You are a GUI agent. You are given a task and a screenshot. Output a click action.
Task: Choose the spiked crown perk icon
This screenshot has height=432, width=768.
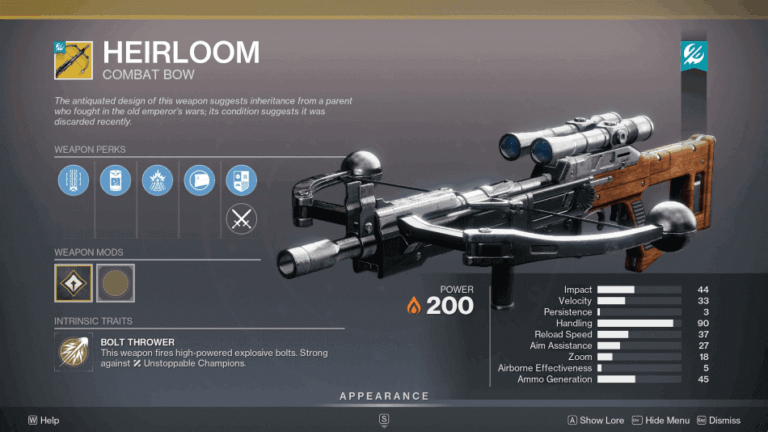pos(157,182)
